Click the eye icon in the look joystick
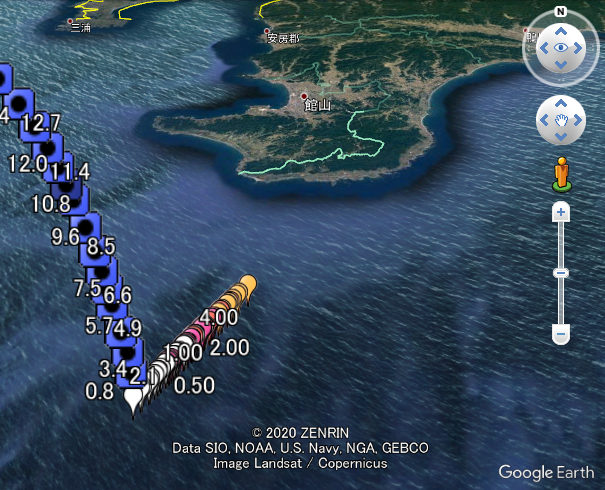605x490 pixels. coord(560,47)
